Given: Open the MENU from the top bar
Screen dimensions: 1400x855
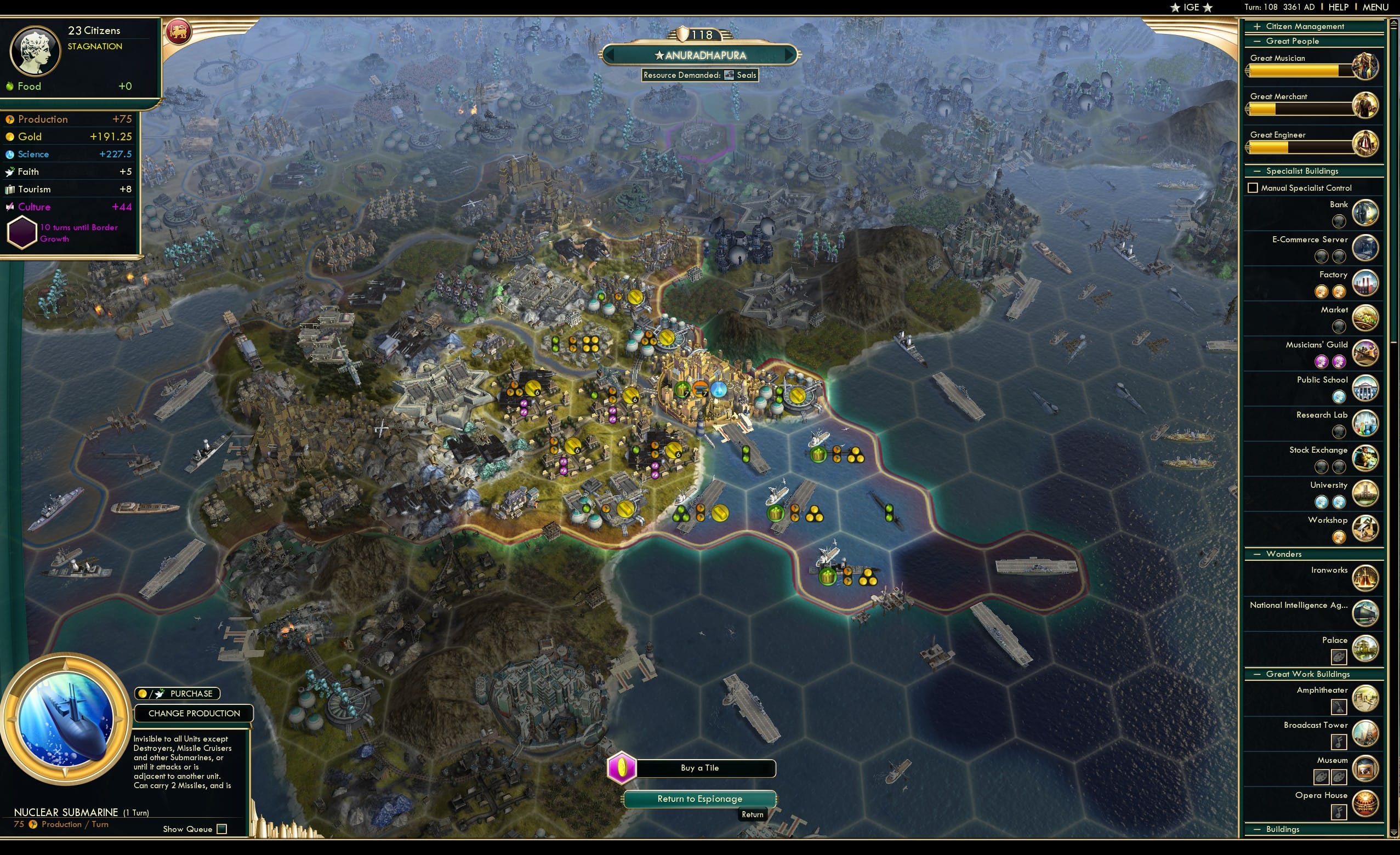Looking at the screenshot, I should [1374, 7].
